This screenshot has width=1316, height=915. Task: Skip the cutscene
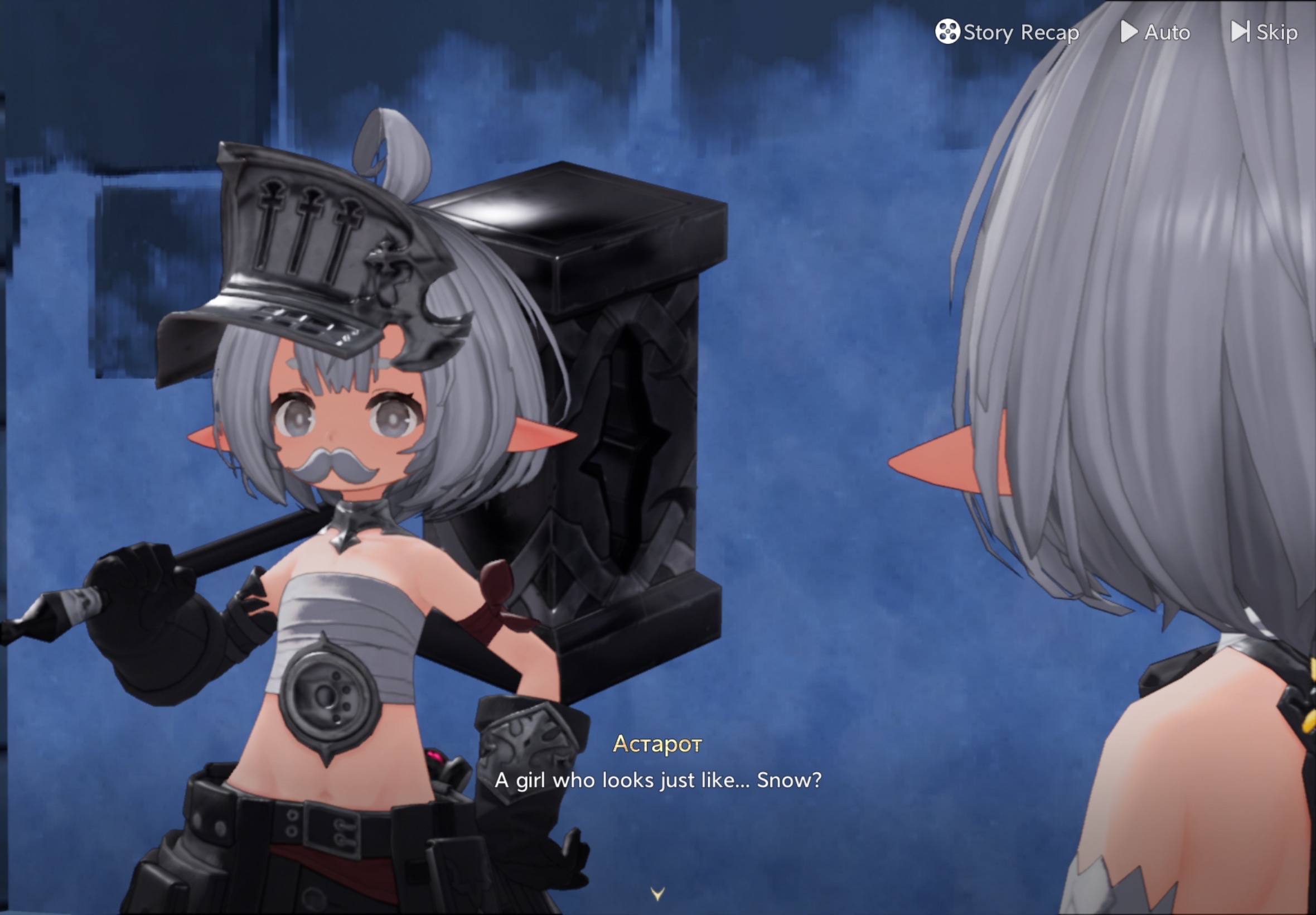point(1265,32)
